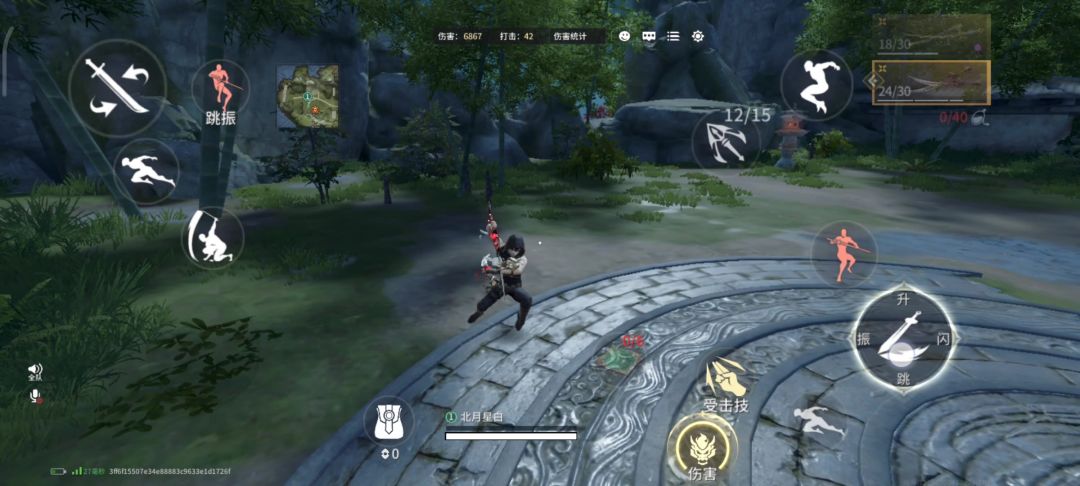Open the list menu icon
This screenshot has width=1080, height=486.
pos(673,36)
